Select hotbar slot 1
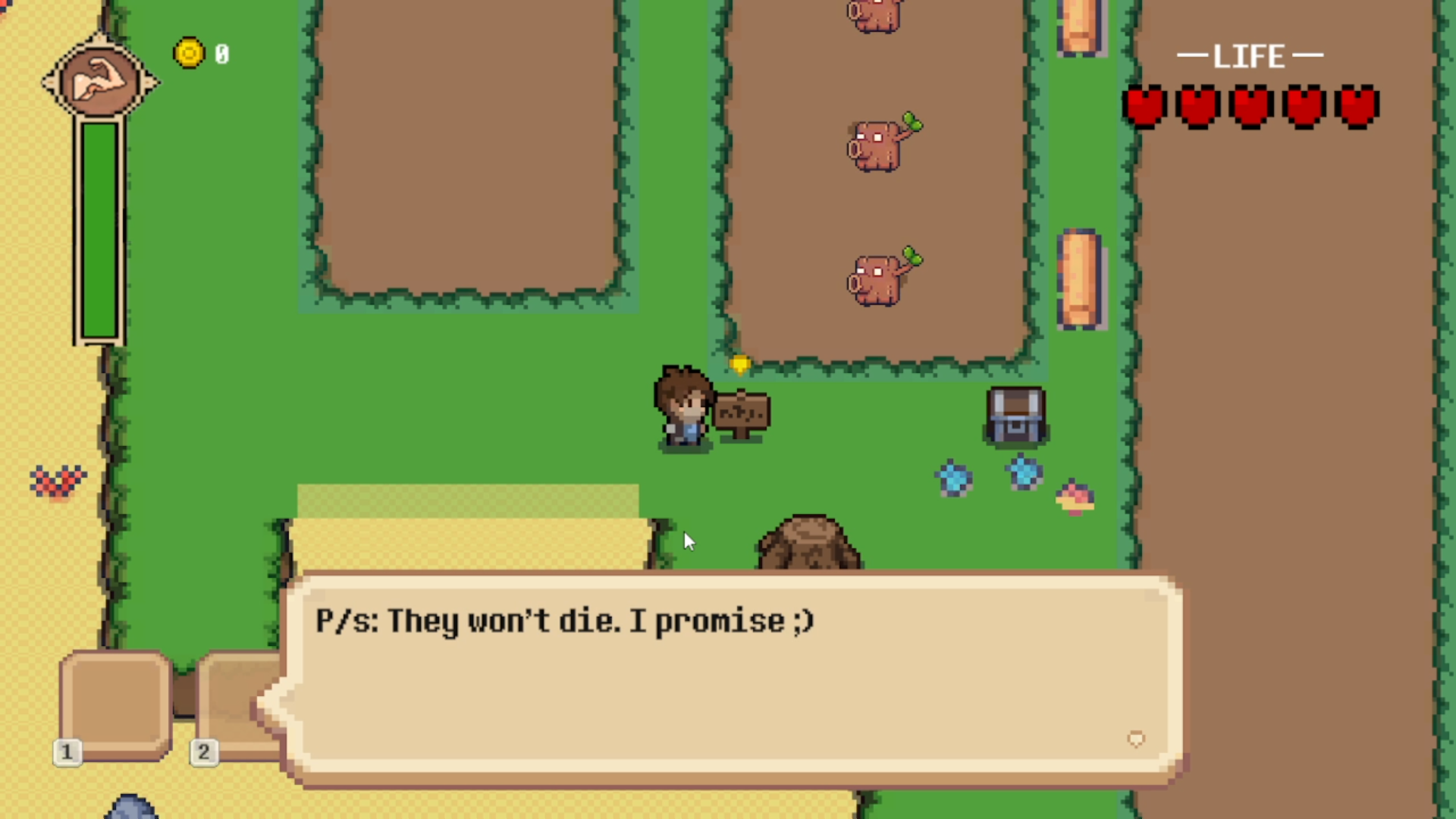Viewport: 1456px width, 819px height. coord(114,705)
